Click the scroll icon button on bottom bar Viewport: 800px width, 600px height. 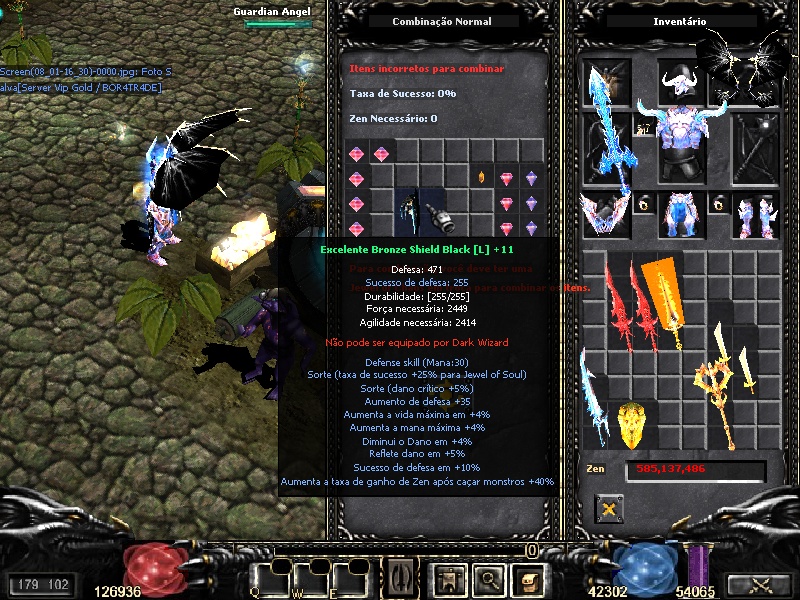coord(525,577)
